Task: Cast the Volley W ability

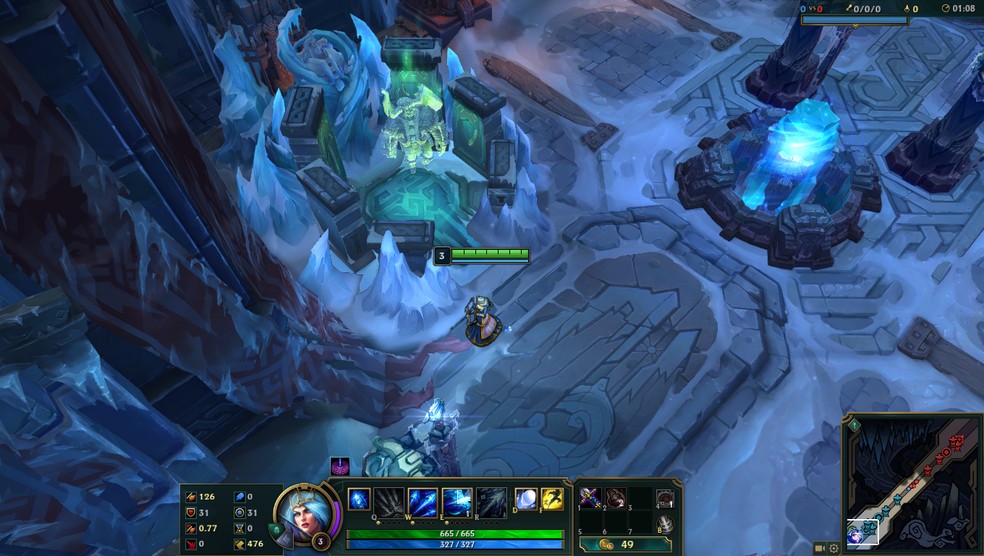Action: pos(423,499)
